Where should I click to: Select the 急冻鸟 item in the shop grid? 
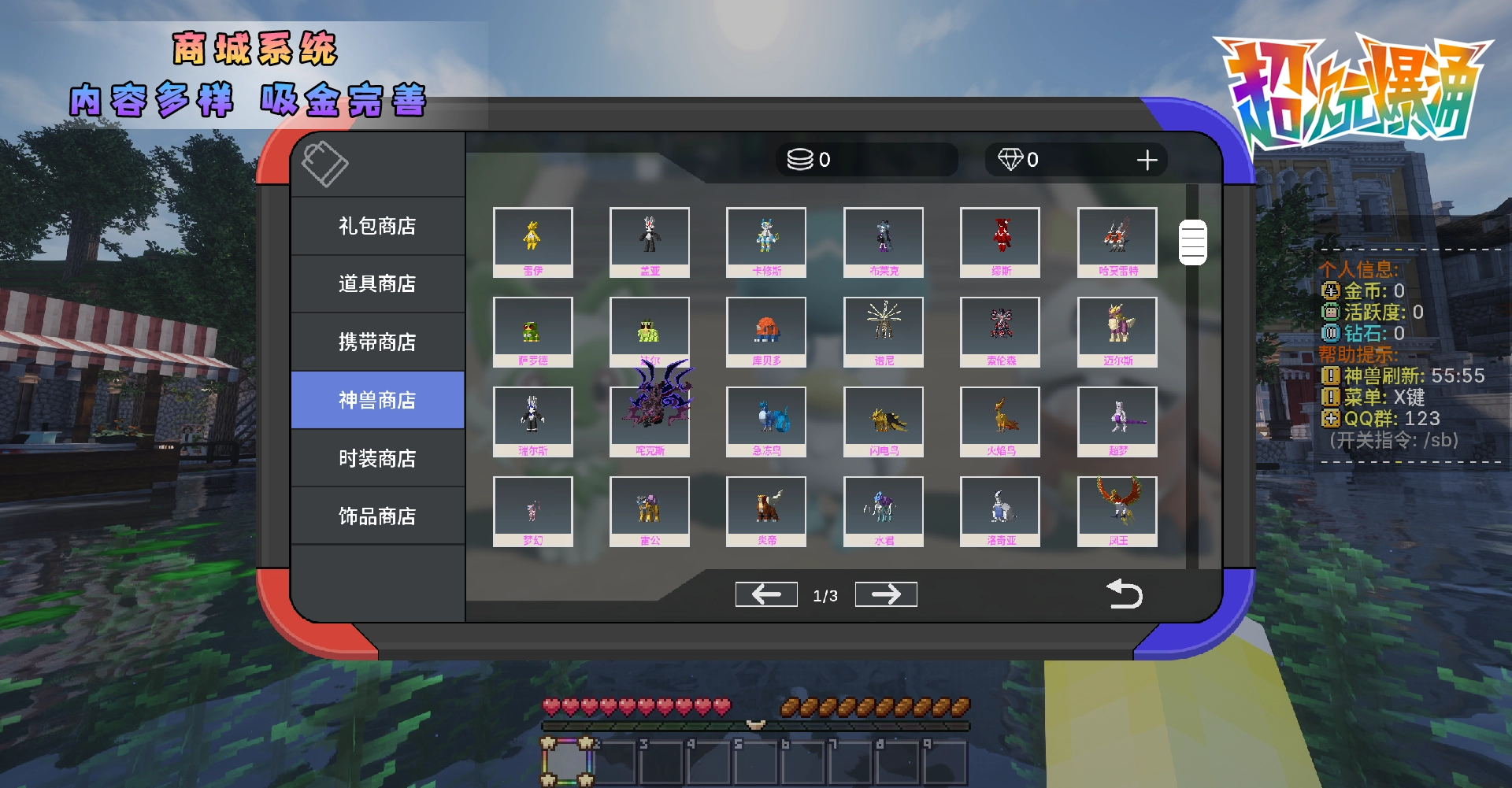(765, 421)
